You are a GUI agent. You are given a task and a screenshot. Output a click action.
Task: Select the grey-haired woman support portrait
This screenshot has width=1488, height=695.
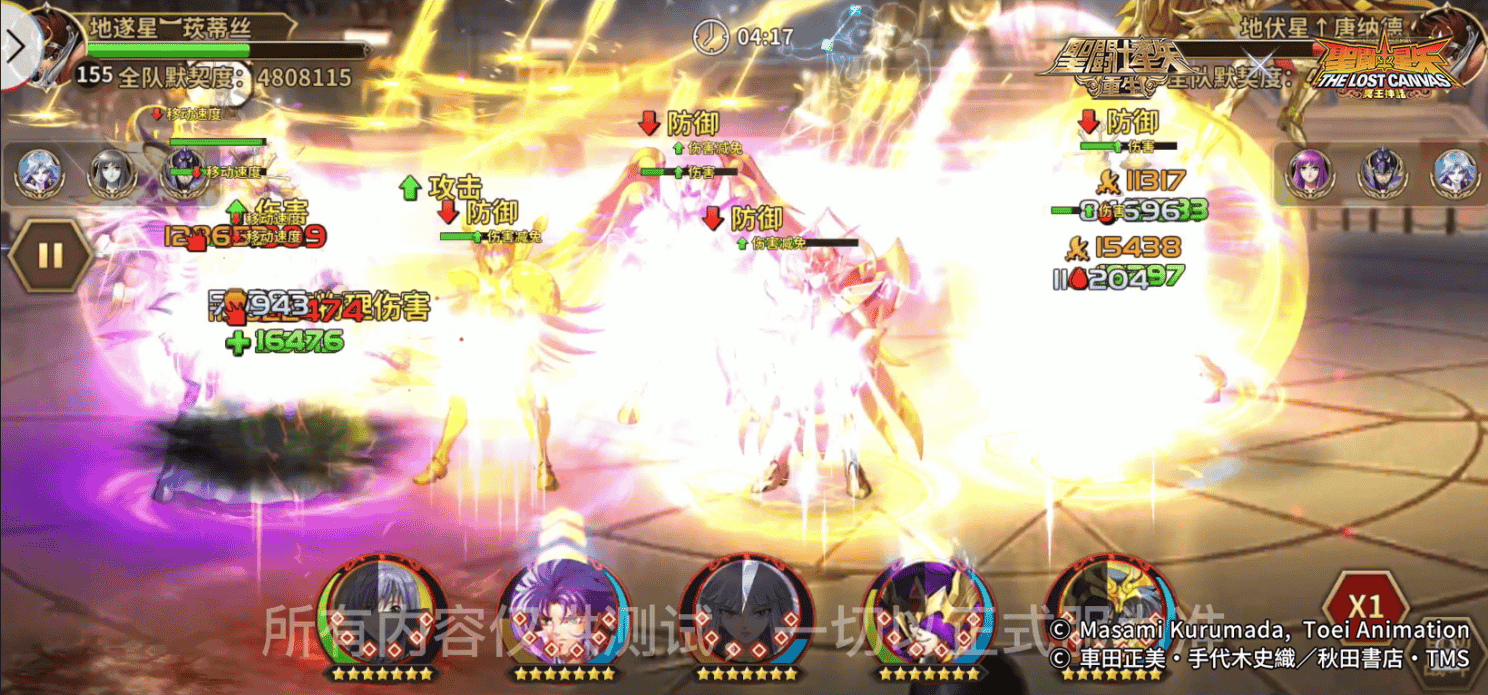click(x=111, y=174)
